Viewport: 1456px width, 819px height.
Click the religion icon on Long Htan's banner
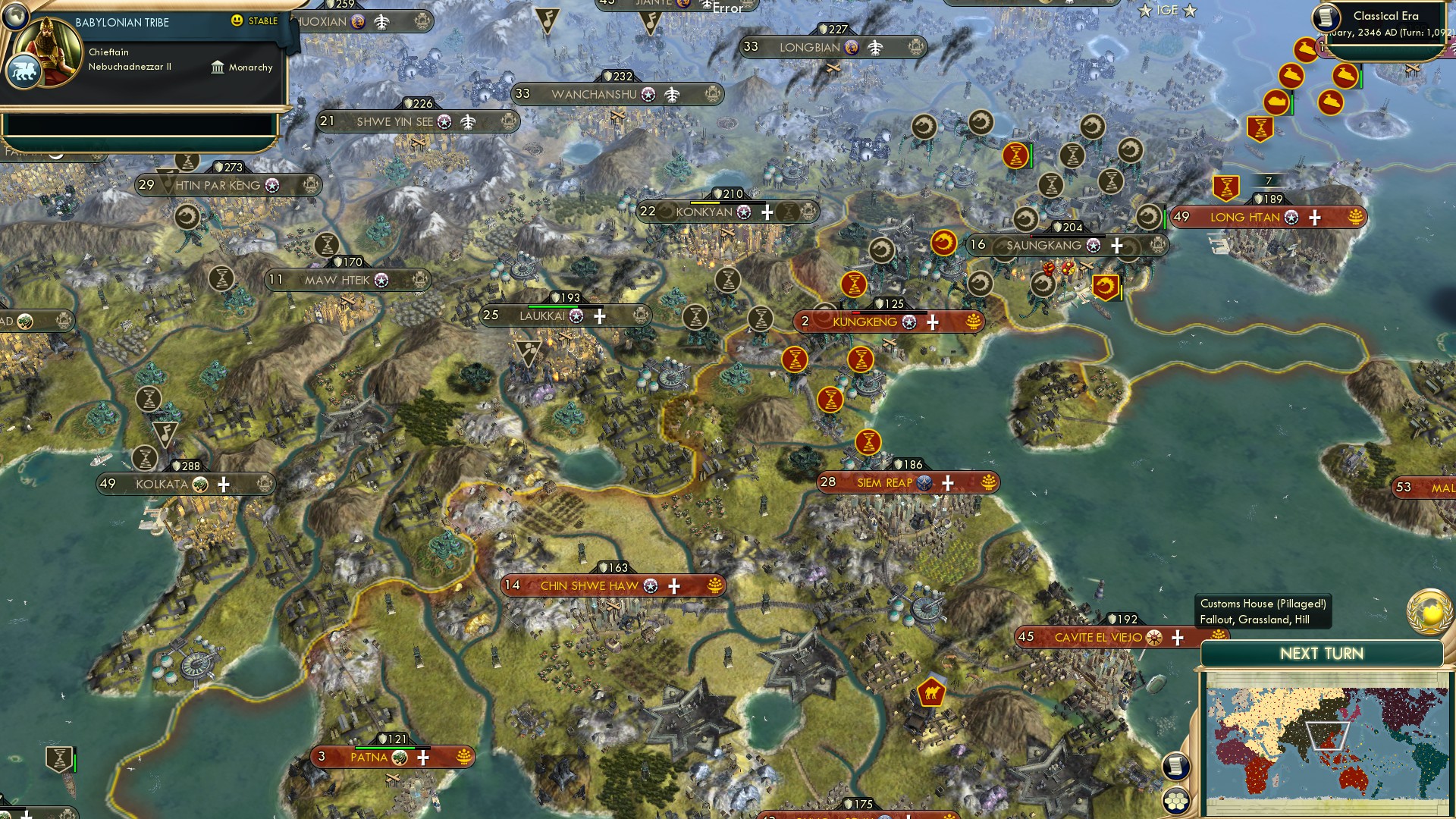(1291, 218)
